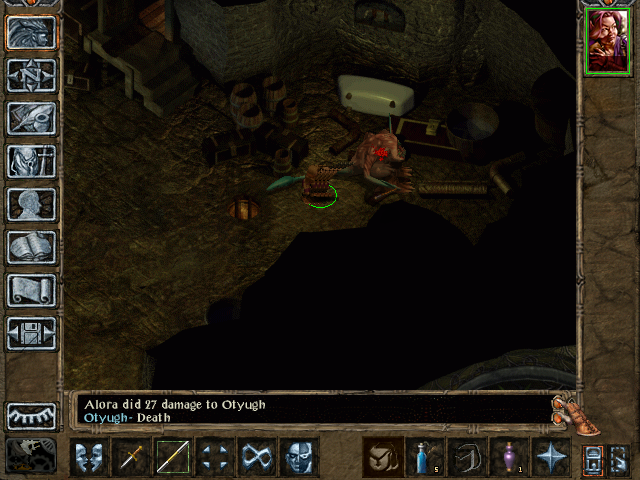Open options via the floppy disk icon
Screen dimensions: 640x480
31,333
